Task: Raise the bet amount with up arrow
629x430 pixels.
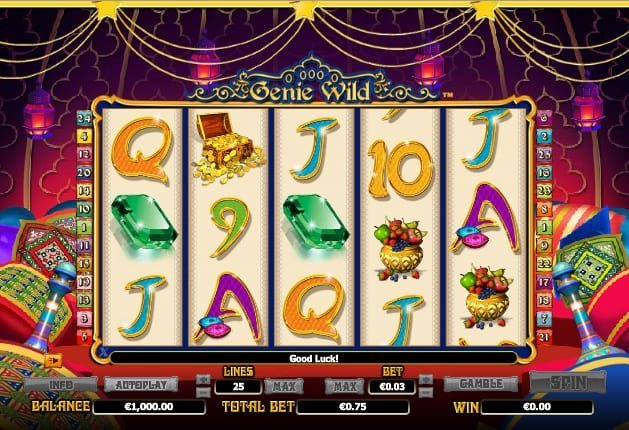Action: 423,380
